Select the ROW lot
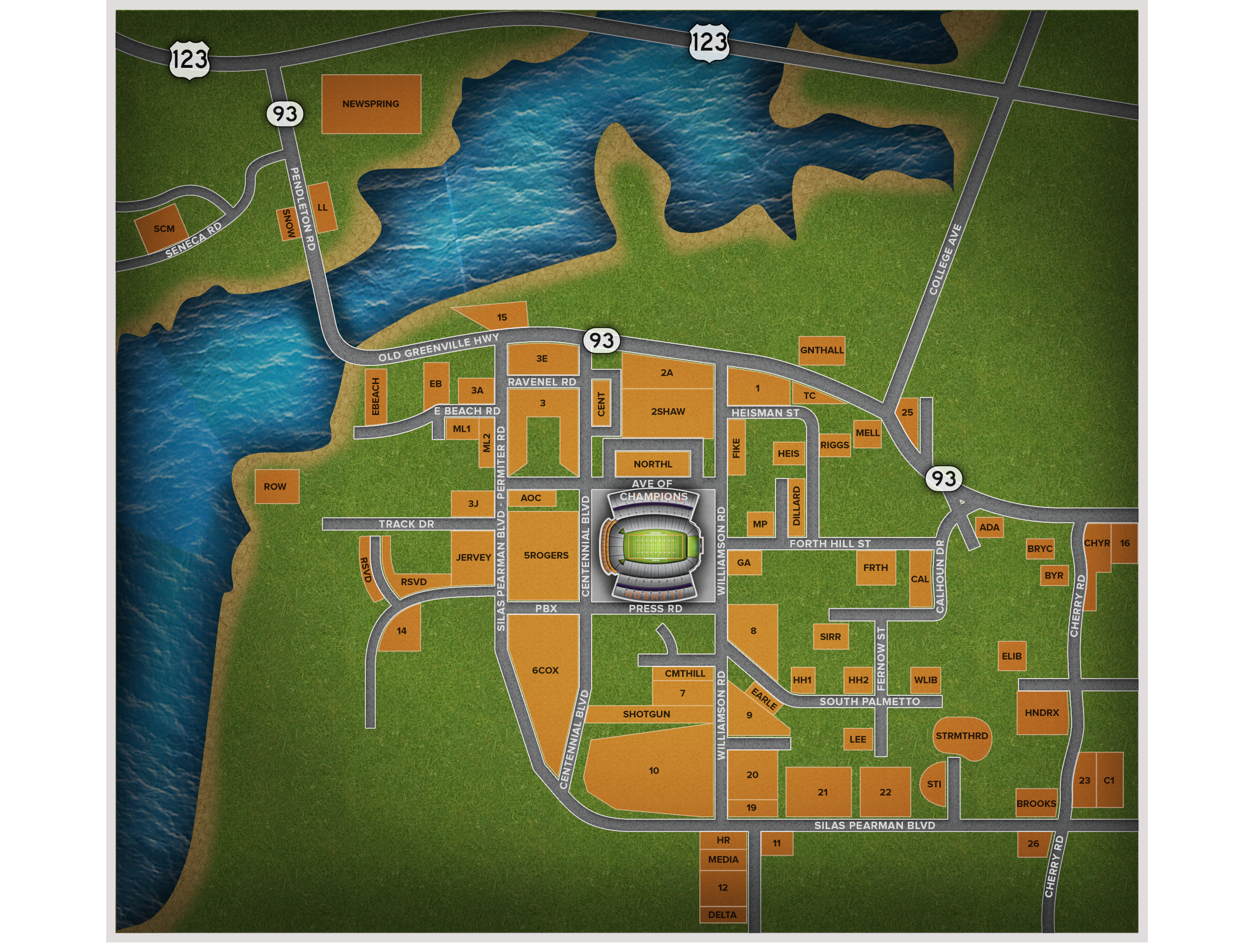This screenshot has width=1259, height=952. pyautogui.click(x=276, y=486)
